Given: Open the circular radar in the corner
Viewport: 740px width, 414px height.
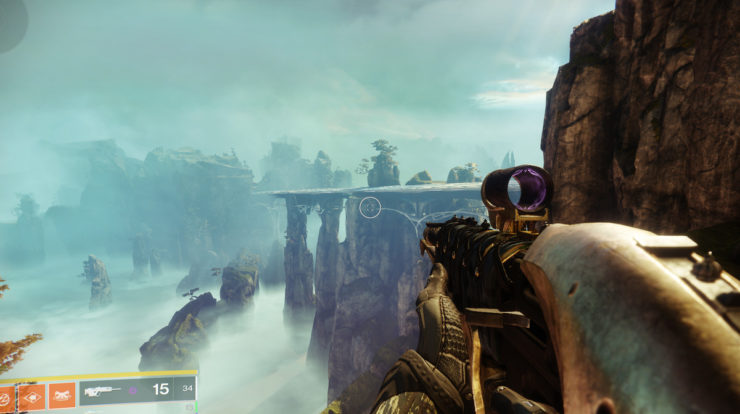Looking at the screenshot, I should pos(10,20).
